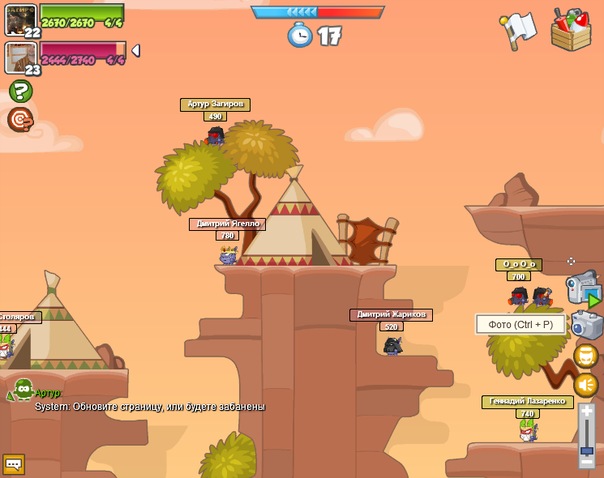Select the green-team player avatar, level 22

tap(21, 18)
